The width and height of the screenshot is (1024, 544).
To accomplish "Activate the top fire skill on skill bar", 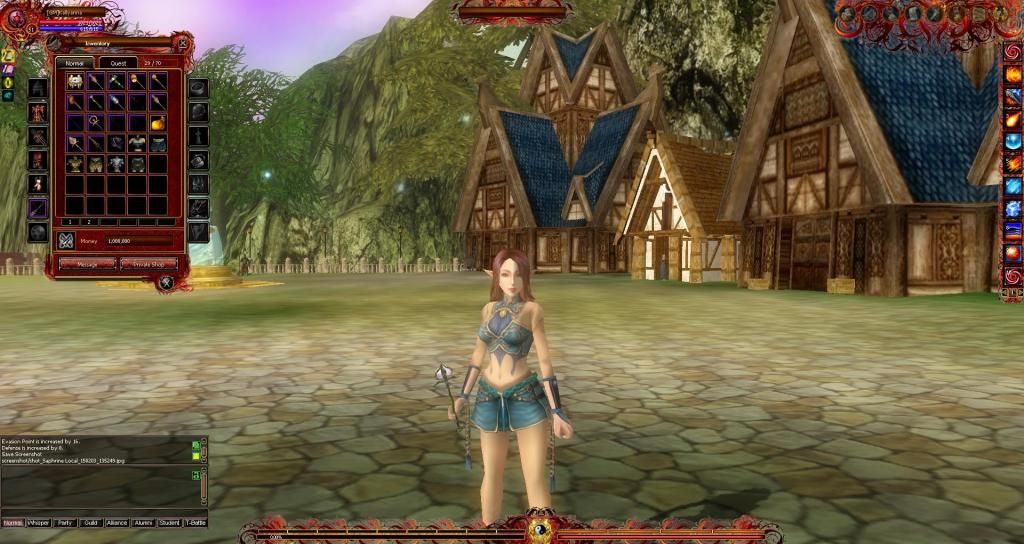I will tap(1013, 74).
